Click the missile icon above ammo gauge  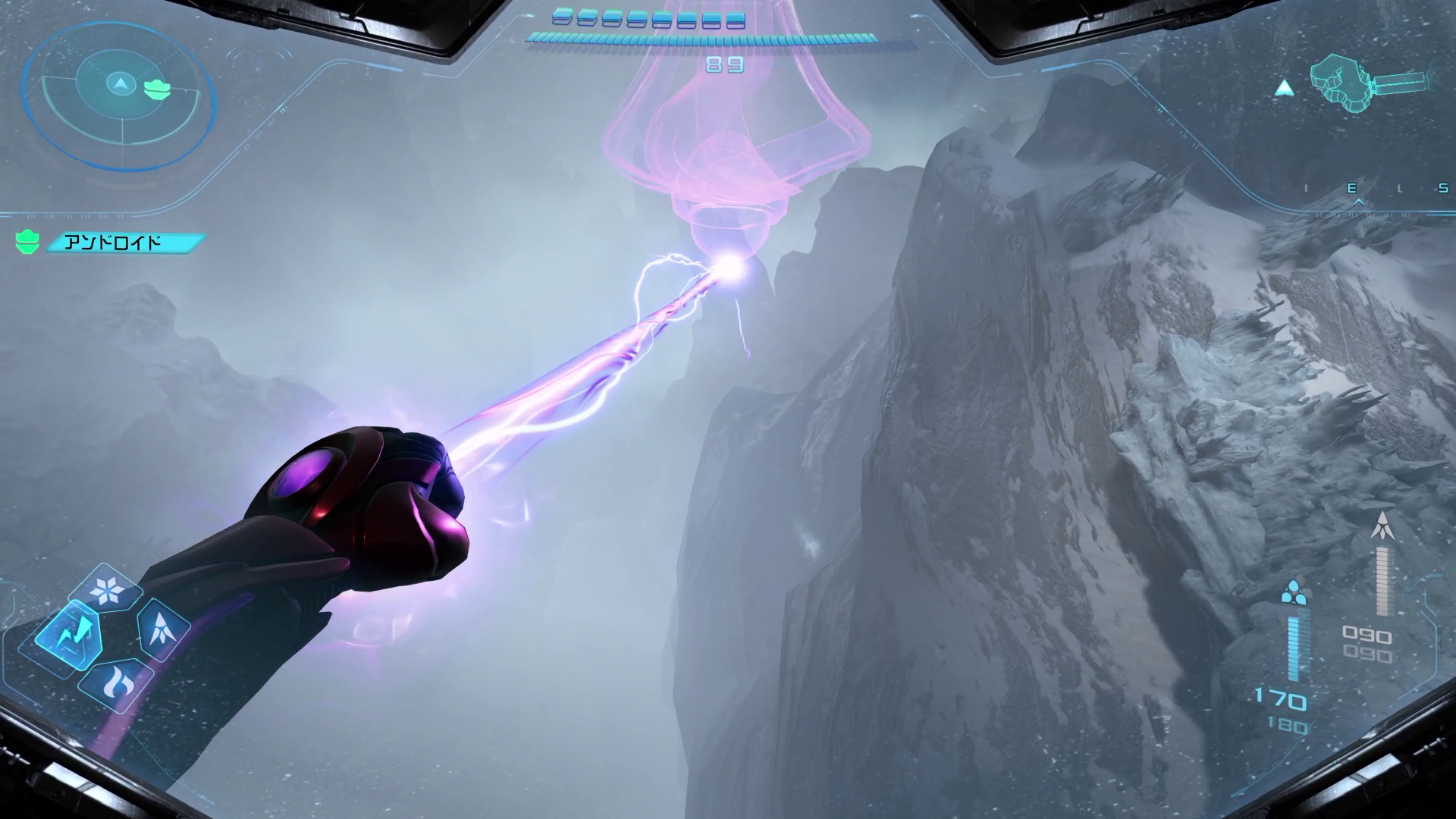pyautogui.click(x=1384, y=526)
